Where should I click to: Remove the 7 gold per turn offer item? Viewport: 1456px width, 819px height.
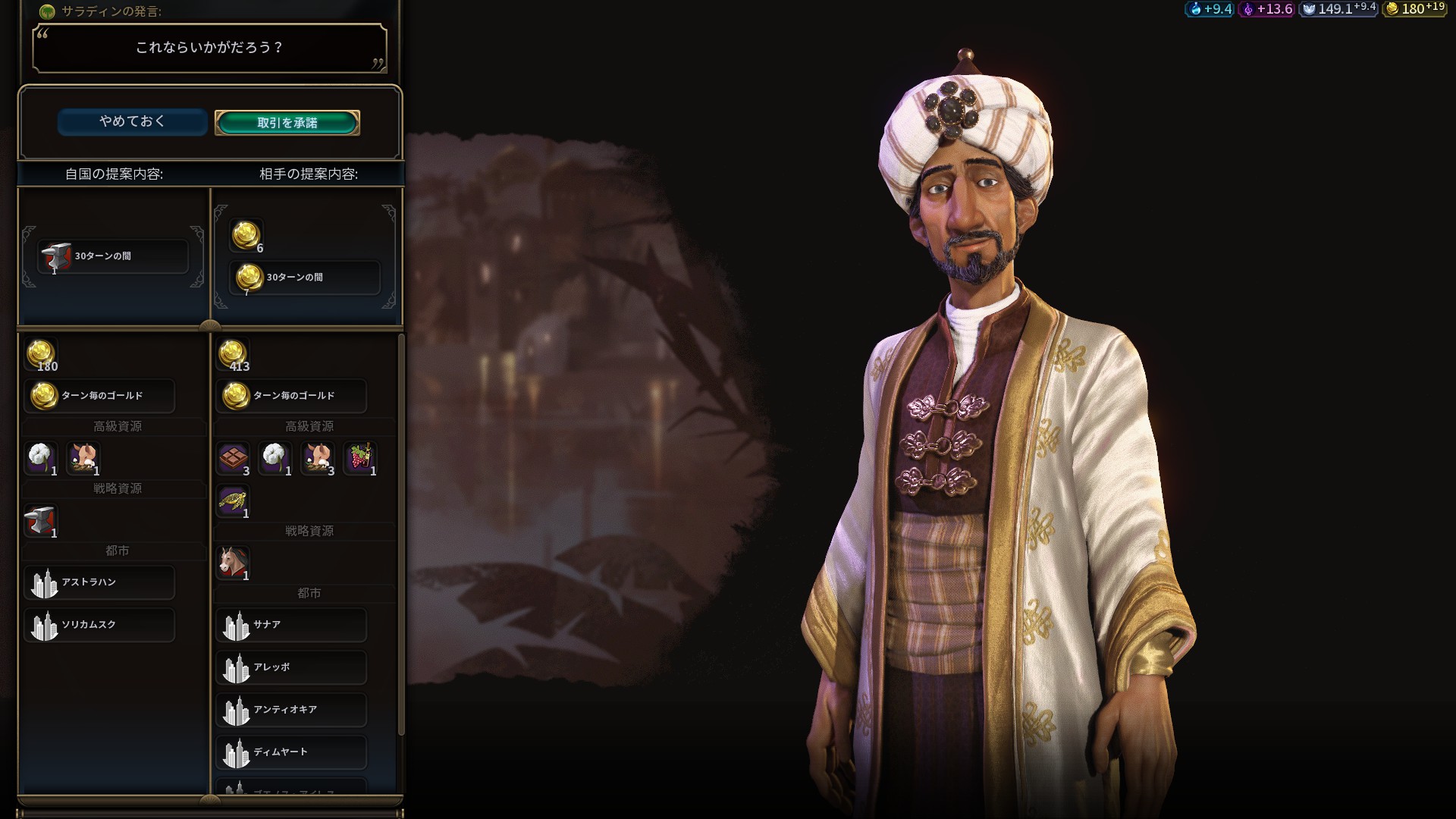pyautogui.click(x=304, y=278)
